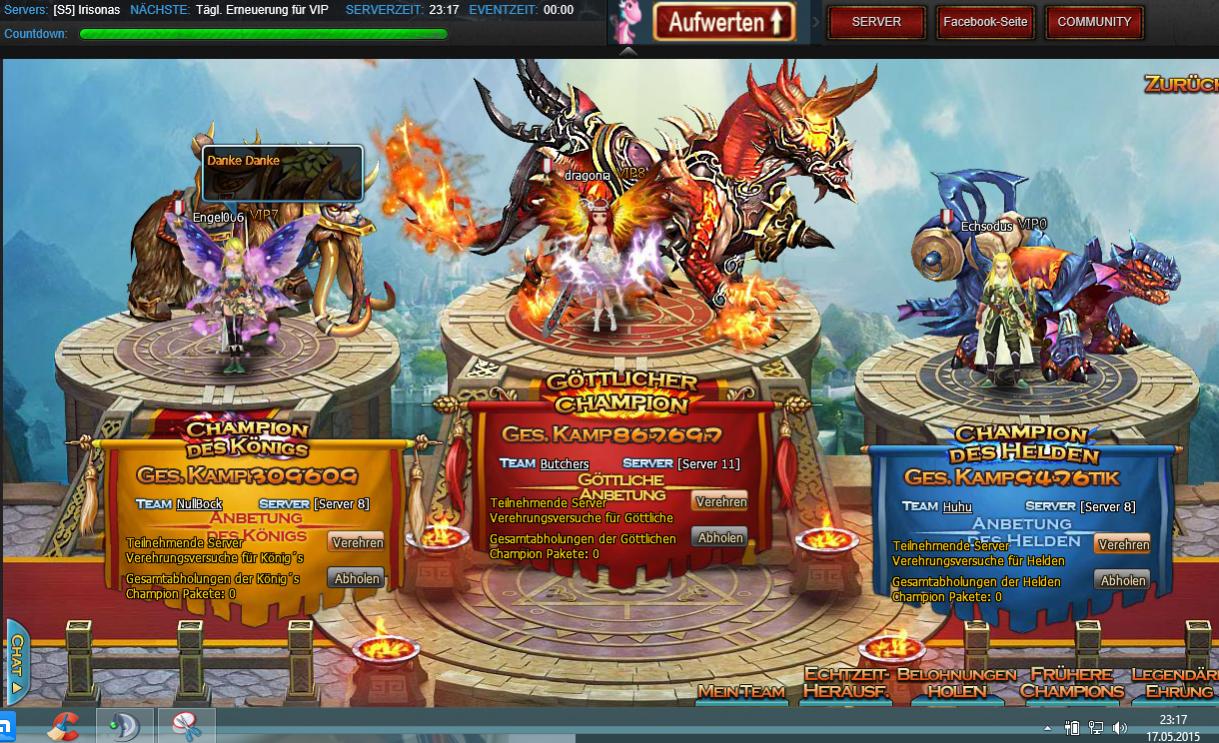
Task: Go back with the Zurück button
Action: tap(1182, 84)
